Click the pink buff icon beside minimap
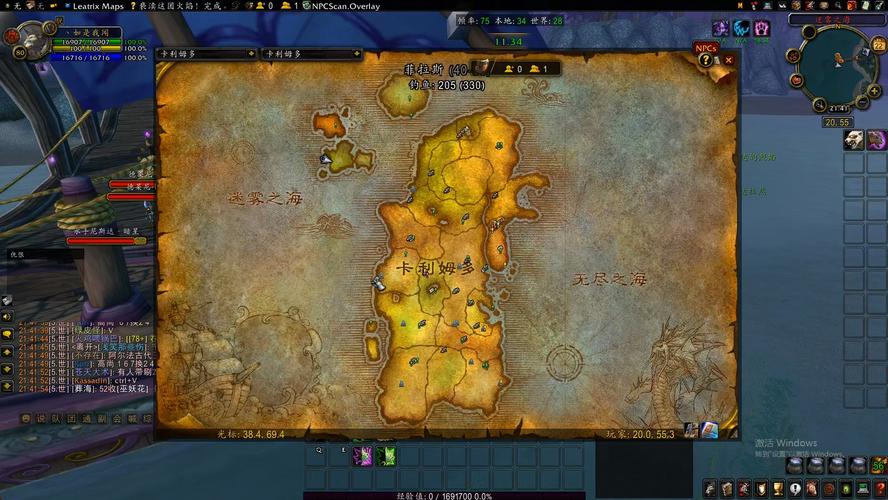The height and width of the screenshot is (500, 888). (876, 140)
